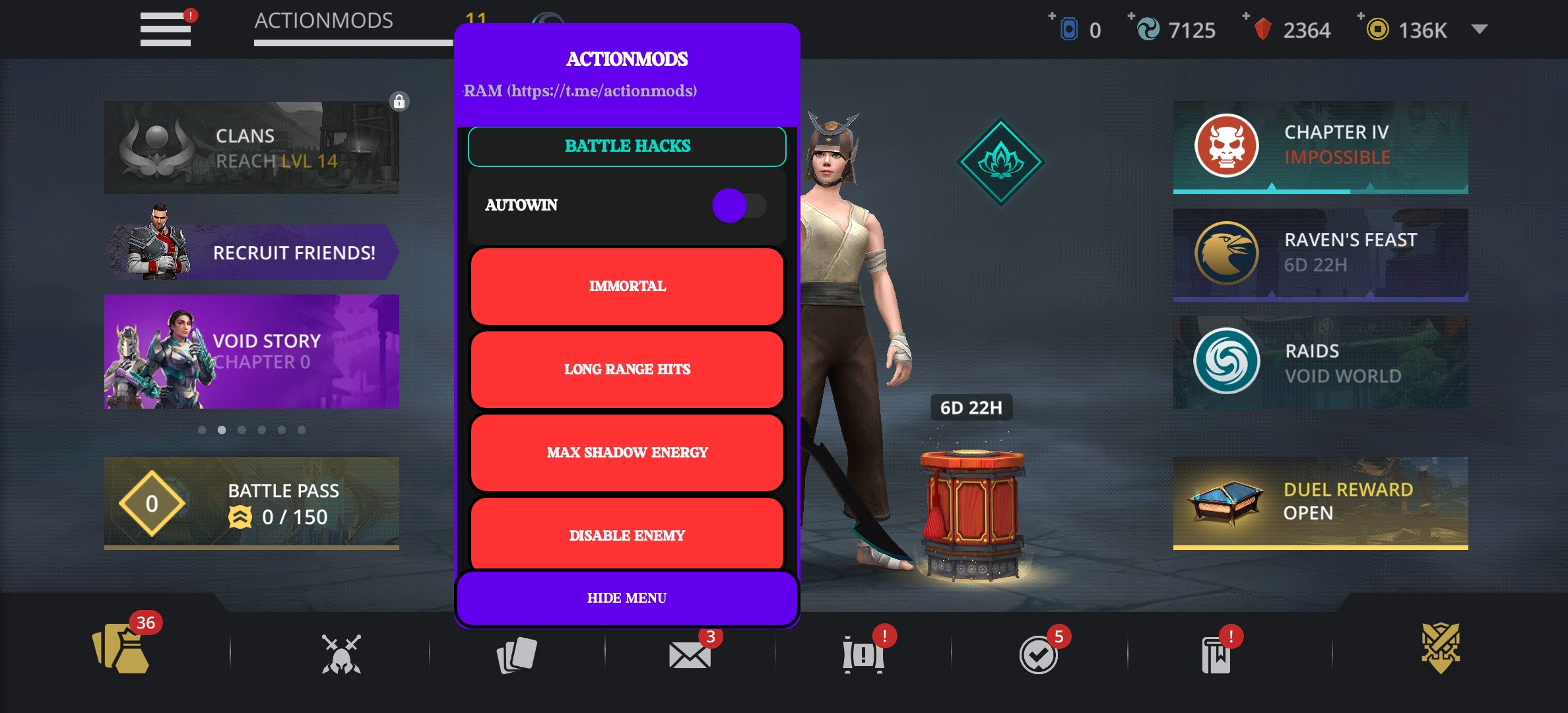Open the Void Story banner
This screenshot has height=713, width=1568.
pyautogui.click(x=251, y=351)
